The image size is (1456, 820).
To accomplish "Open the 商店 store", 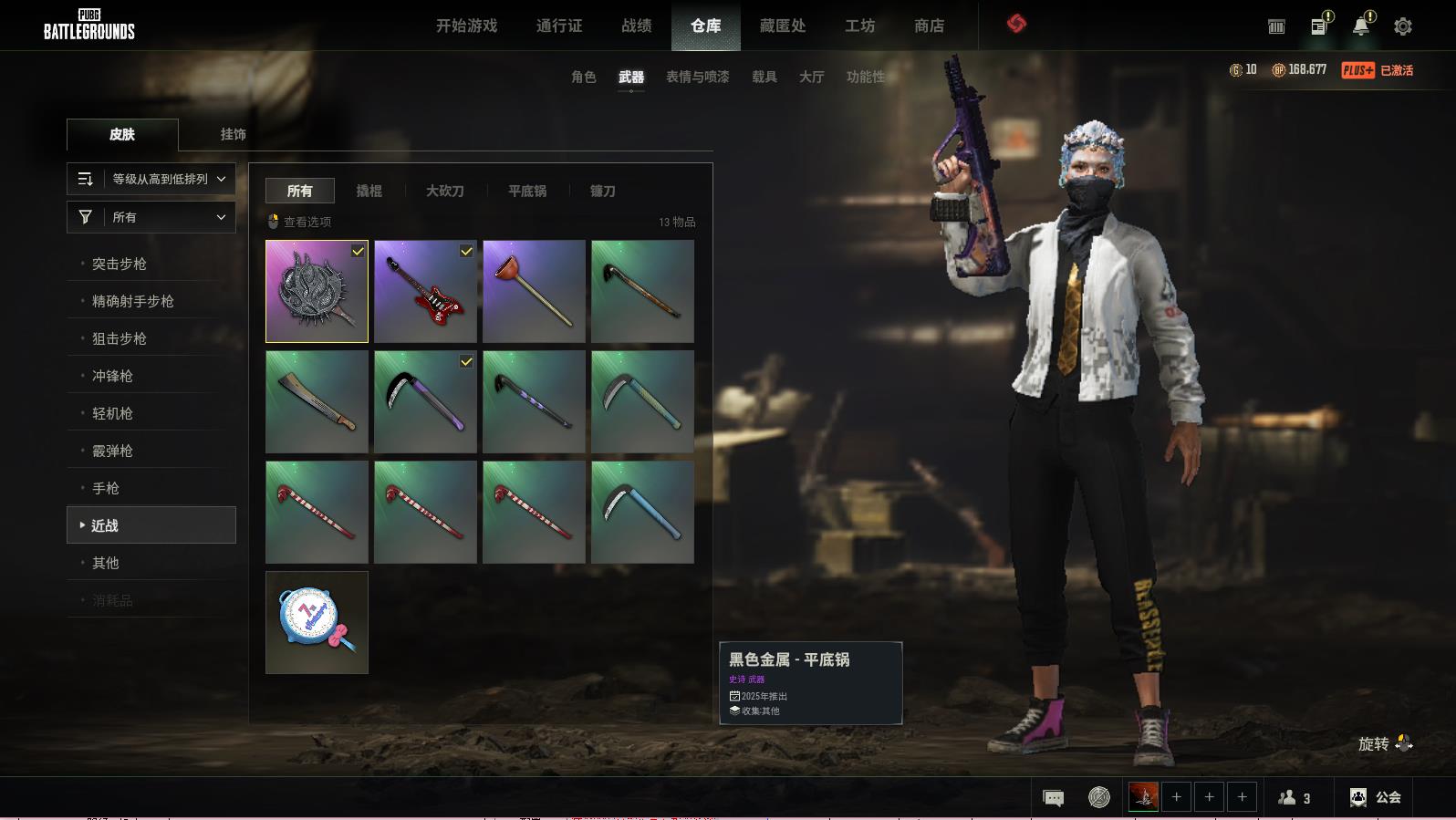I will [x=929, y=26].
